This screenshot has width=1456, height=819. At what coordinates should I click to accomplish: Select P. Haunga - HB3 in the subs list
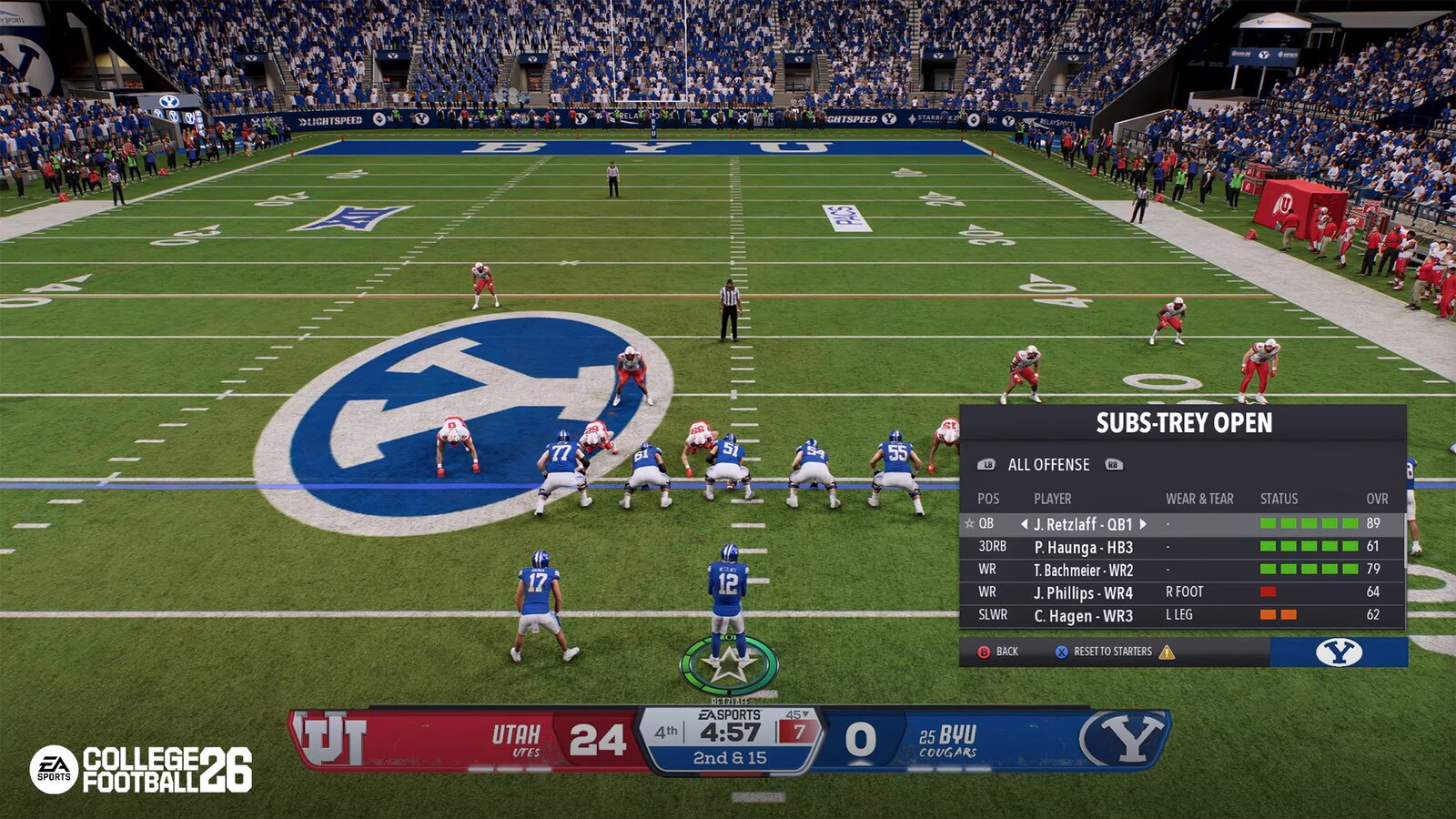pos(1086,547)
